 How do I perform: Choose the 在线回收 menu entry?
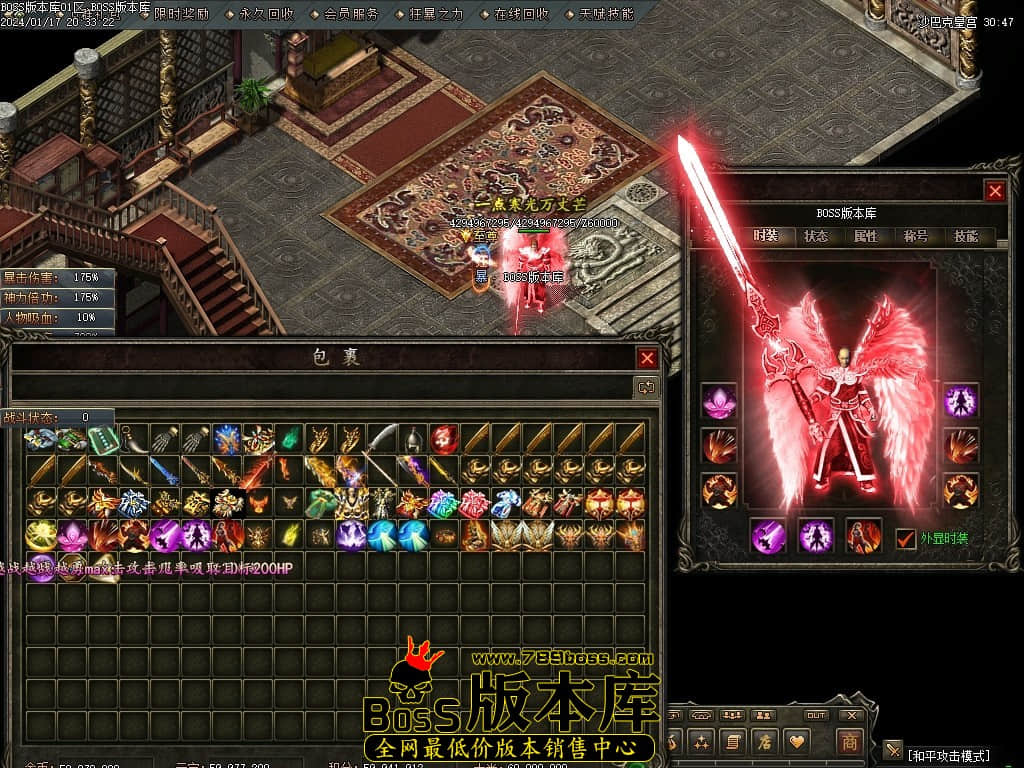click(521, 14)
